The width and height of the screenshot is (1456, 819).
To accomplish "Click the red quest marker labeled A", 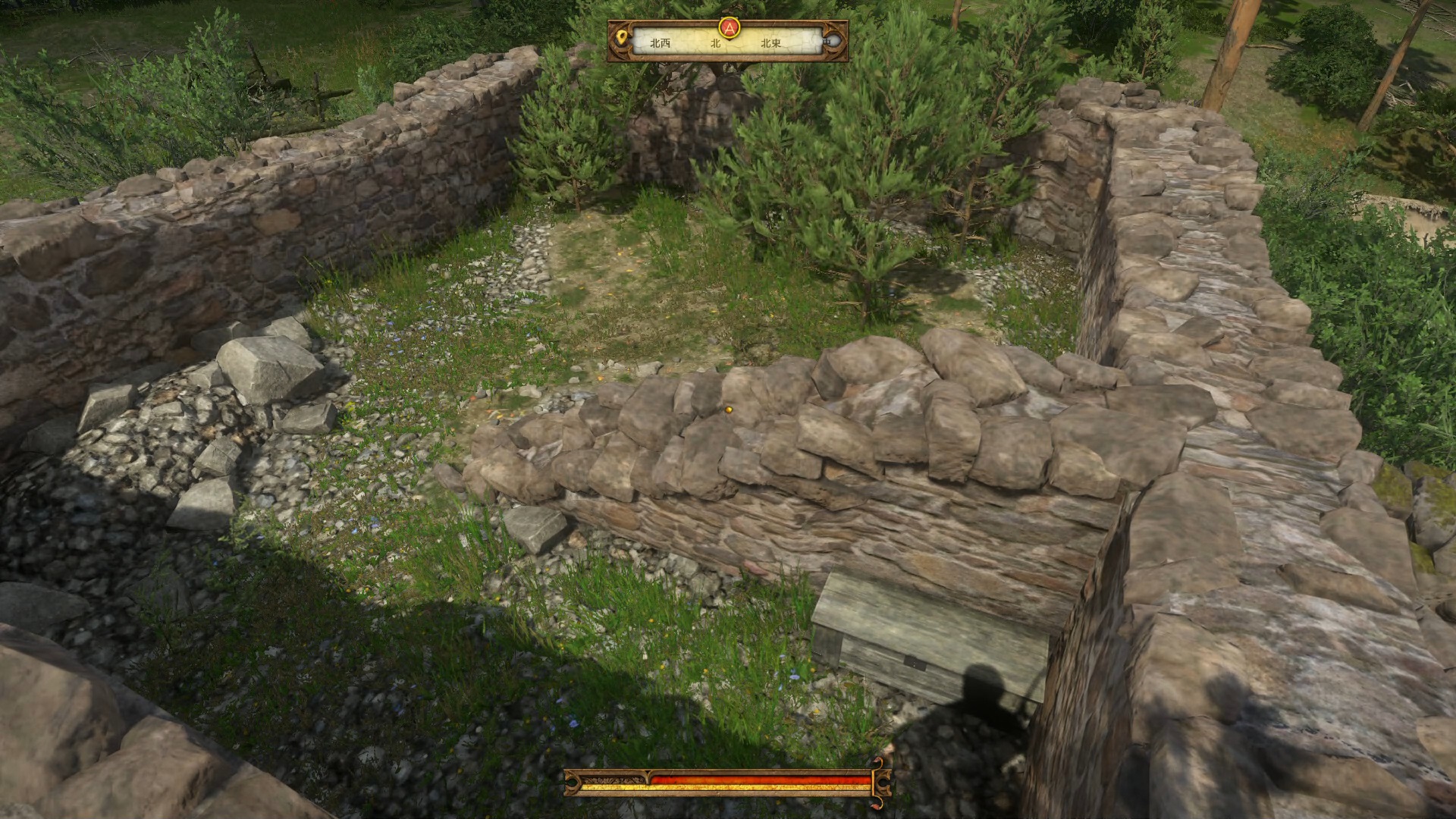I will pos(729,28).
